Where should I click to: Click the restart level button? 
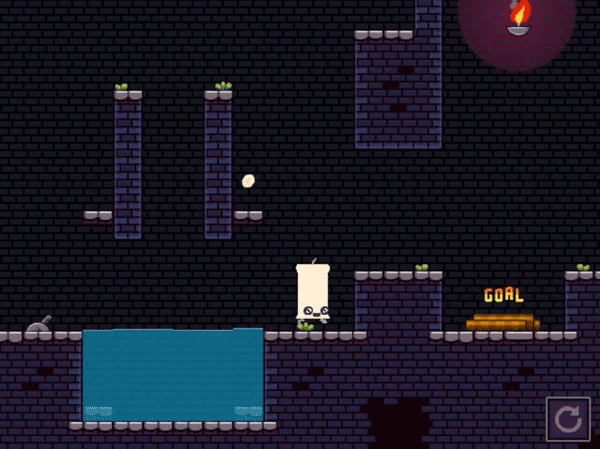(x=568, y=419)
